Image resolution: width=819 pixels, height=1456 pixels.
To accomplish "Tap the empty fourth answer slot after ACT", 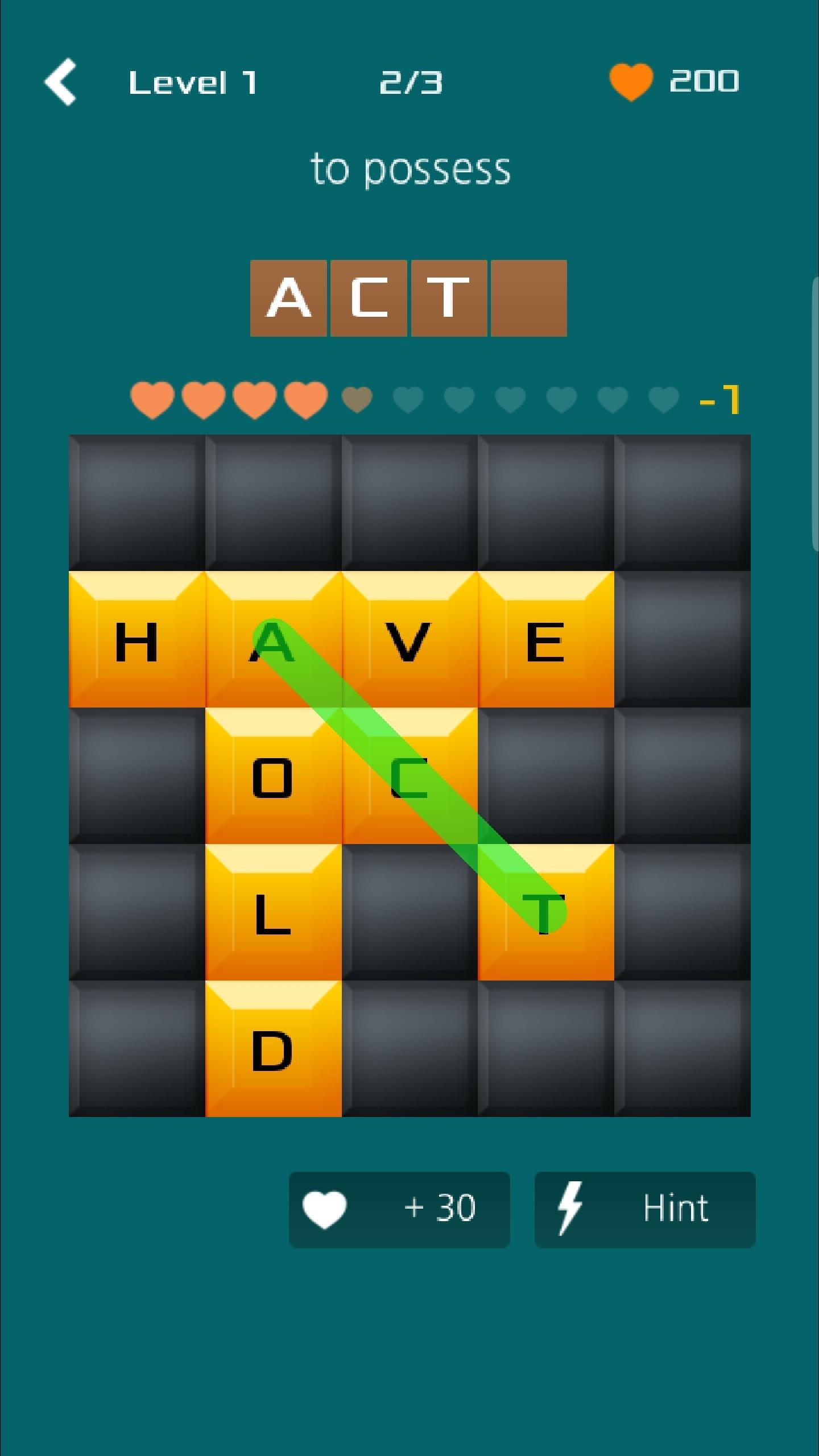I will [x=528, y=298].
